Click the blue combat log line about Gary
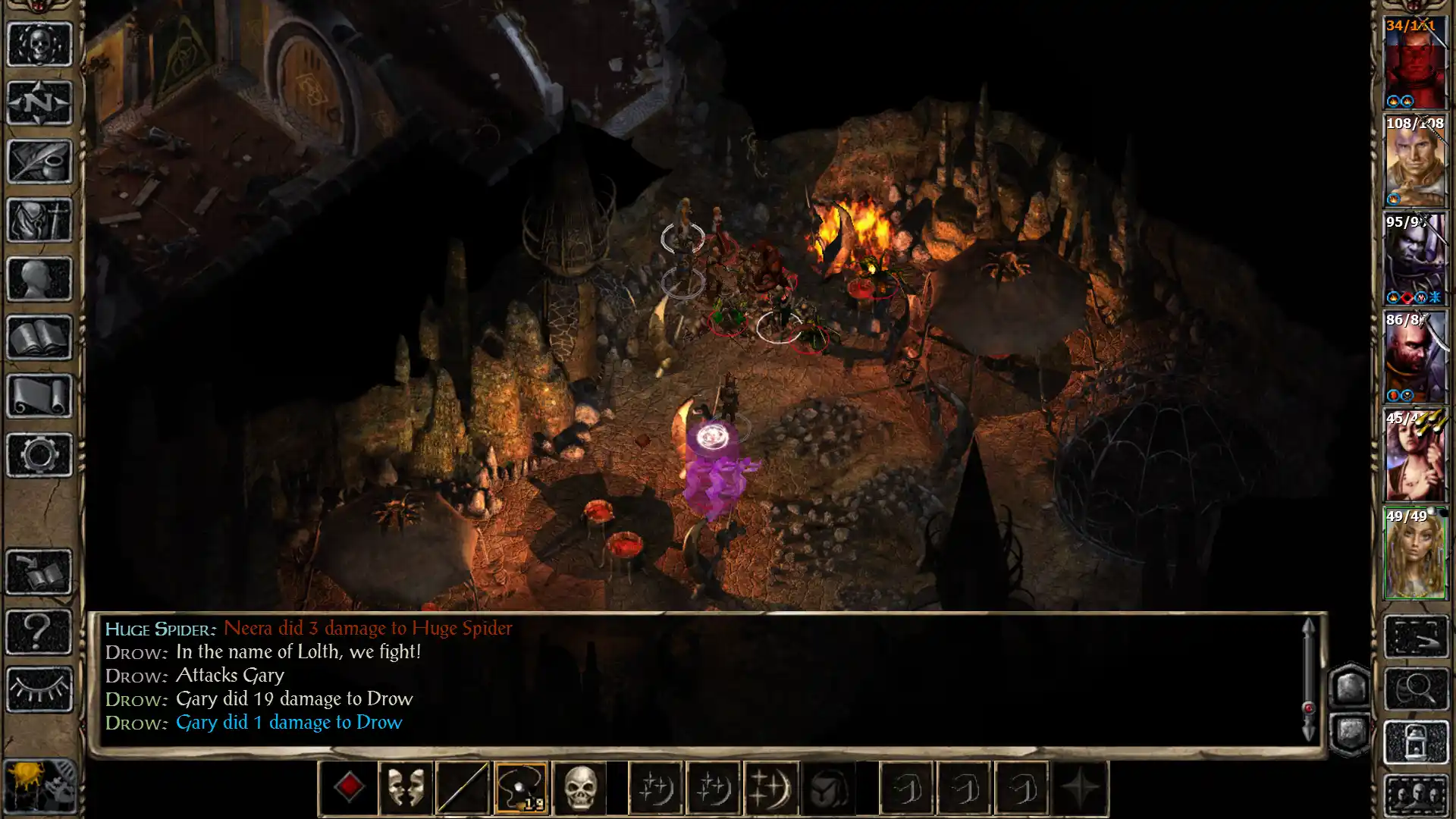Screen dimensions: 1456x819 (x=288, y=723)
